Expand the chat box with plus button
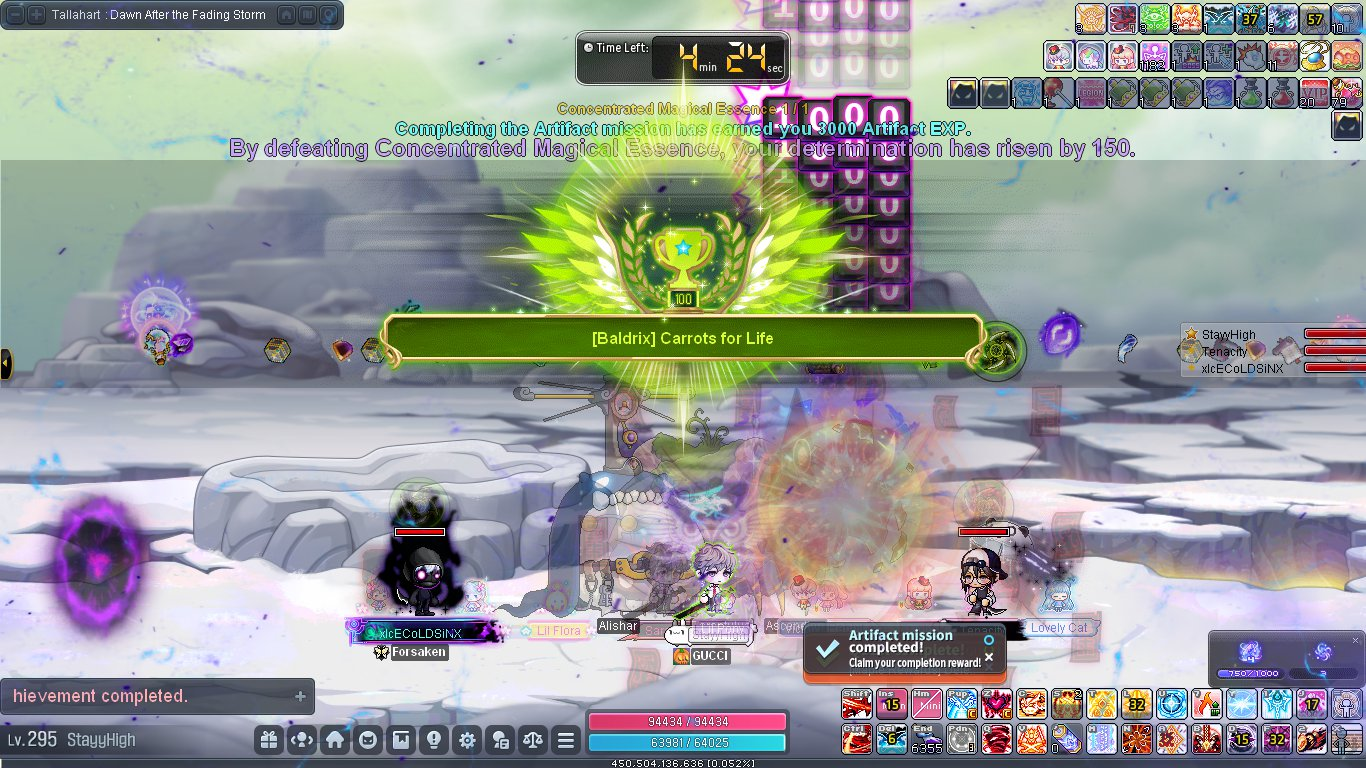1366x768 pixels. point(300,696)
